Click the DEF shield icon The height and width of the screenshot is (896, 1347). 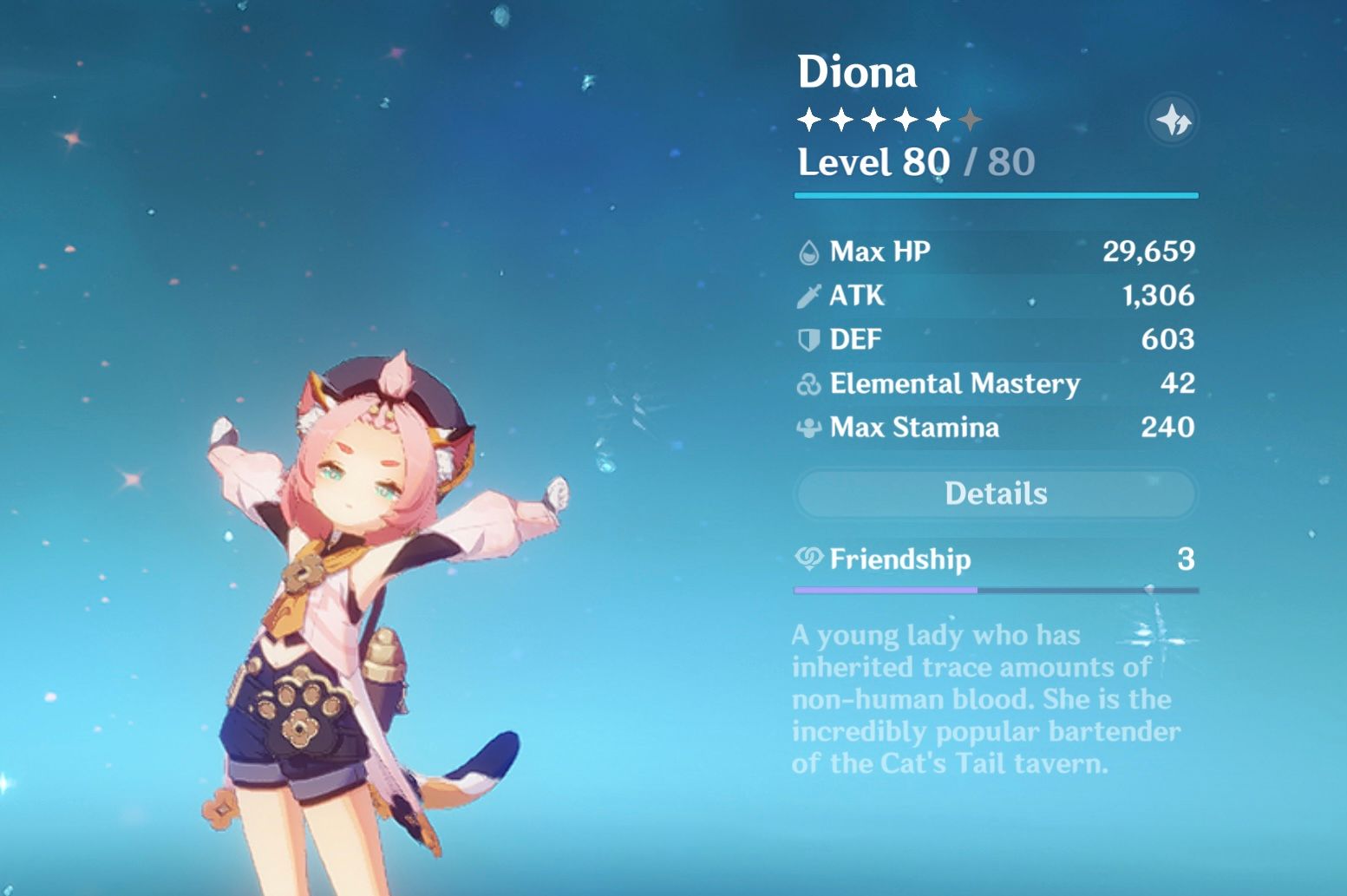tap(808, 339)
